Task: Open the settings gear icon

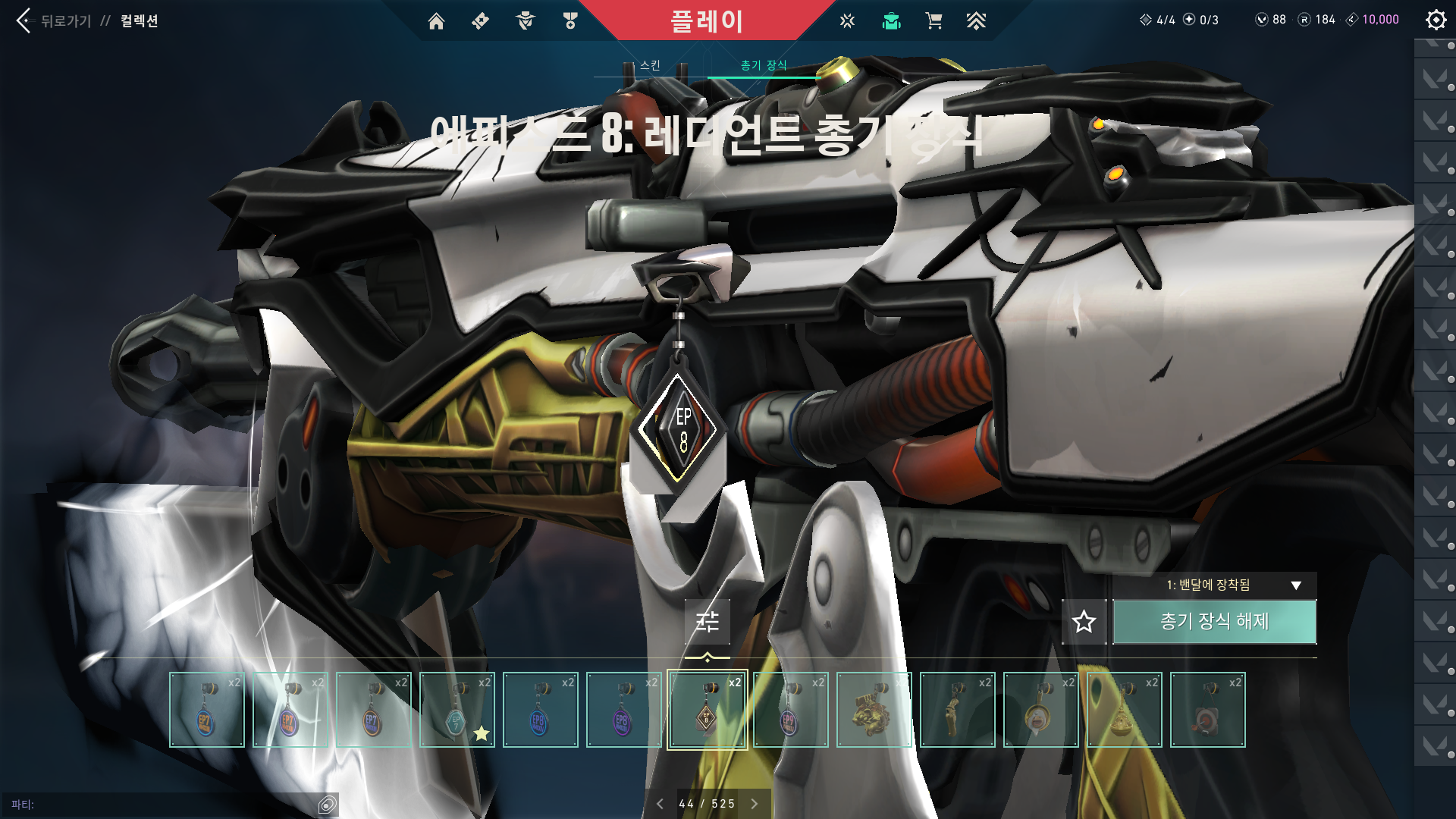Action: tap(1436, 20)
